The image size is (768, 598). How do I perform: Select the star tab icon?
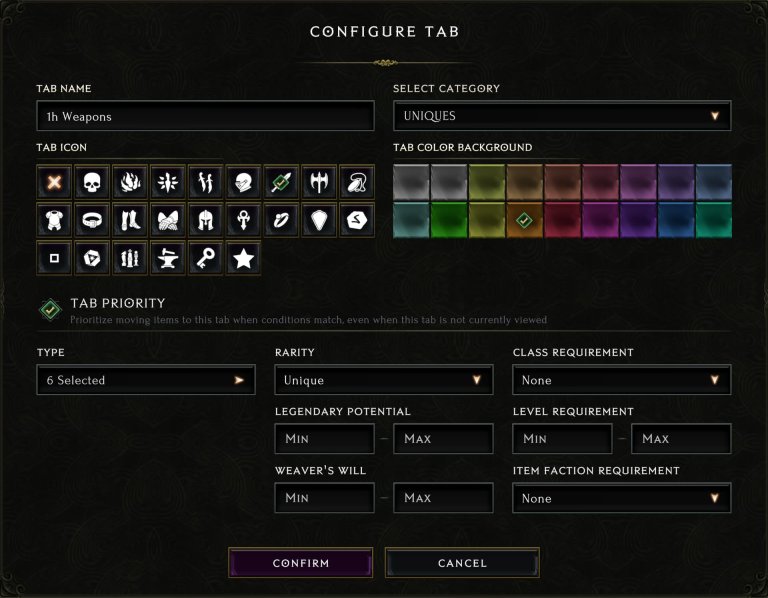tap(242, 259)
